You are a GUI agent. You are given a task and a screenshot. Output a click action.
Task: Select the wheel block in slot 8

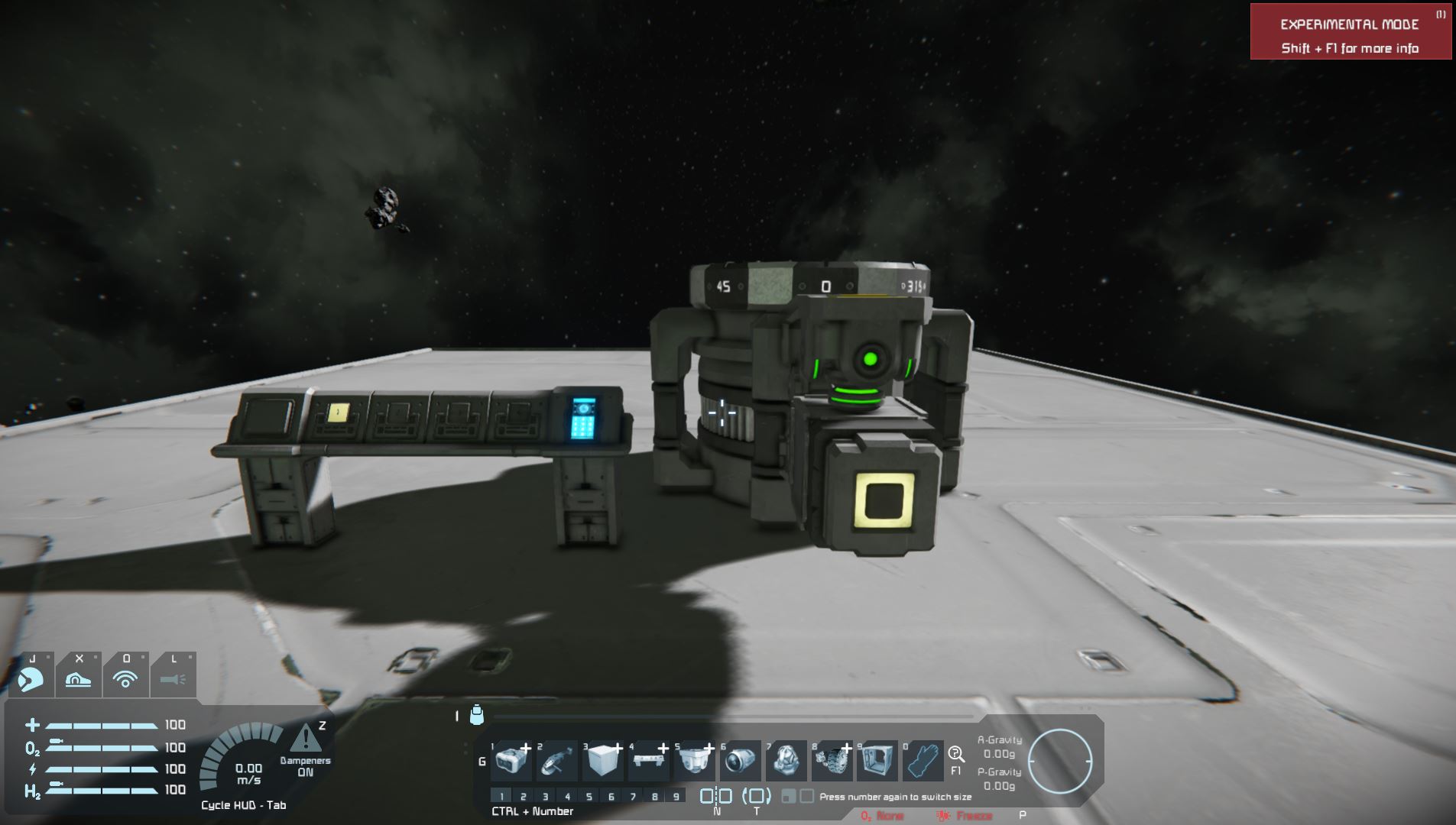click(832, 761)
